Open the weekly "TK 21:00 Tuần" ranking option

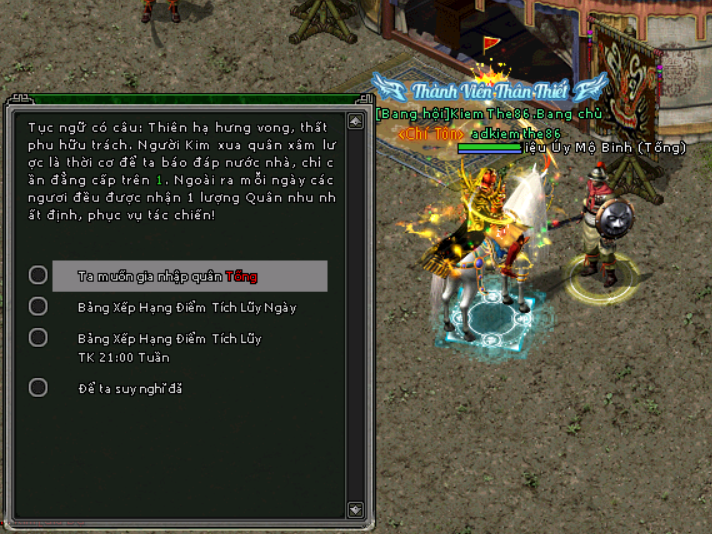tap(169, 347)
